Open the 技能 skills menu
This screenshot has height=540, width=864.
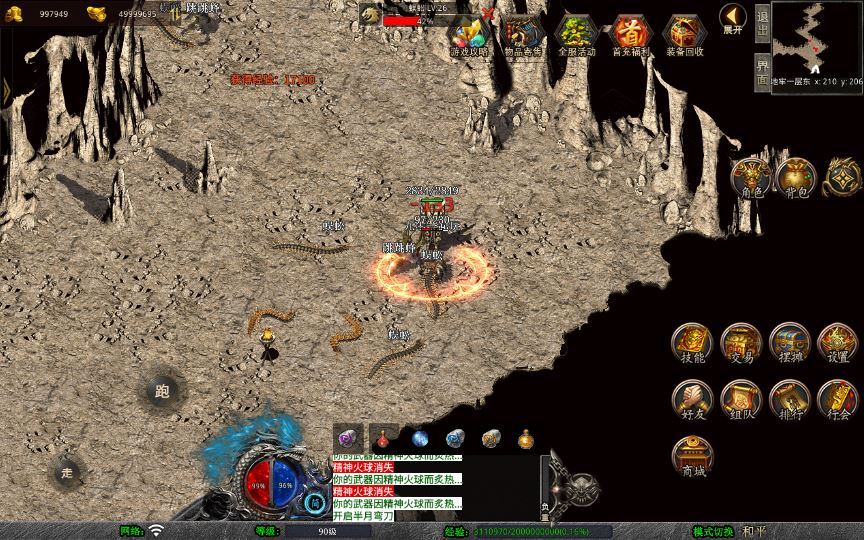(691, 344)
